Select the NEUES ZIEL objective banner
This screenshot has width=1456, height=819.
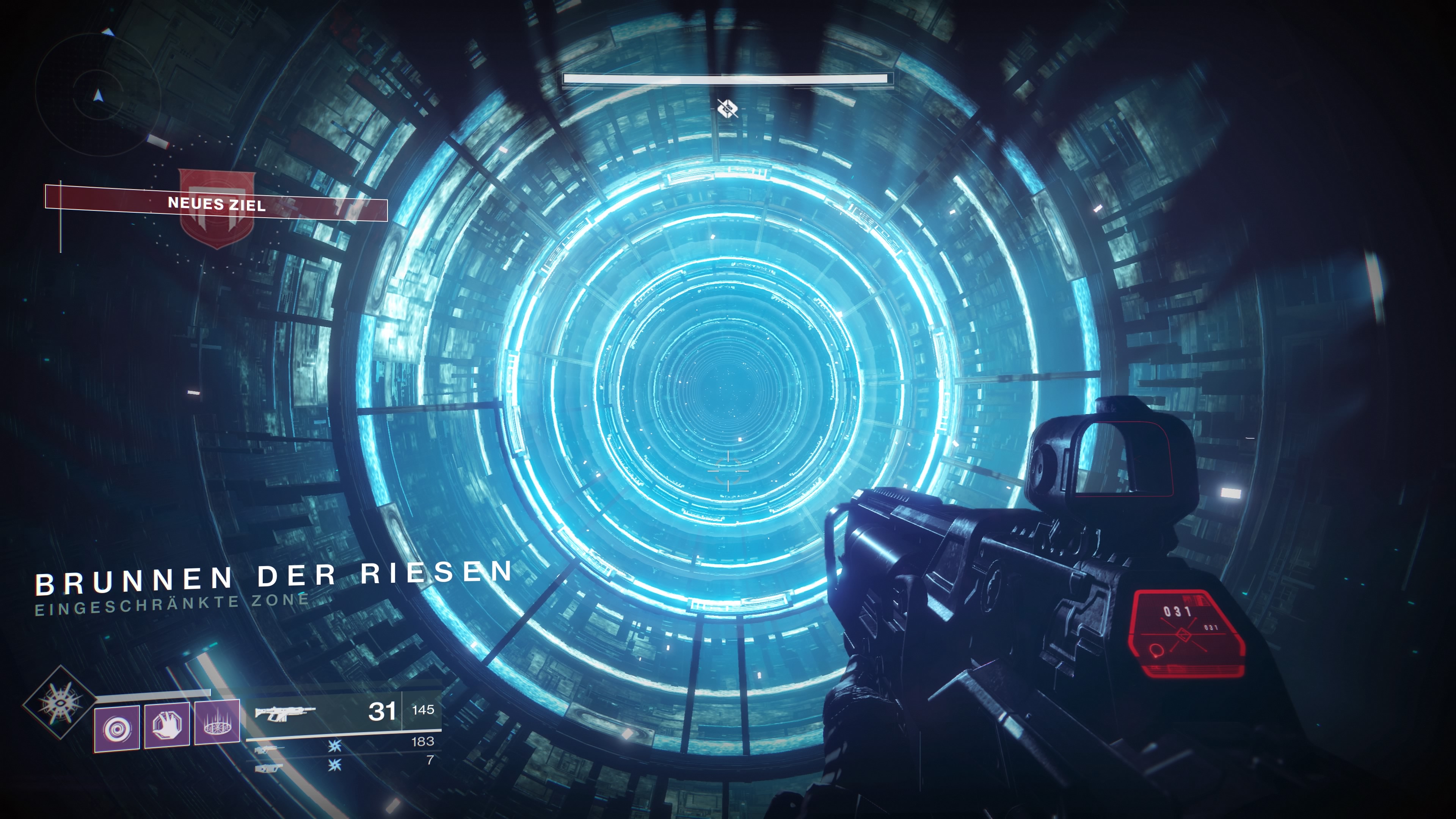pos(217,204)
